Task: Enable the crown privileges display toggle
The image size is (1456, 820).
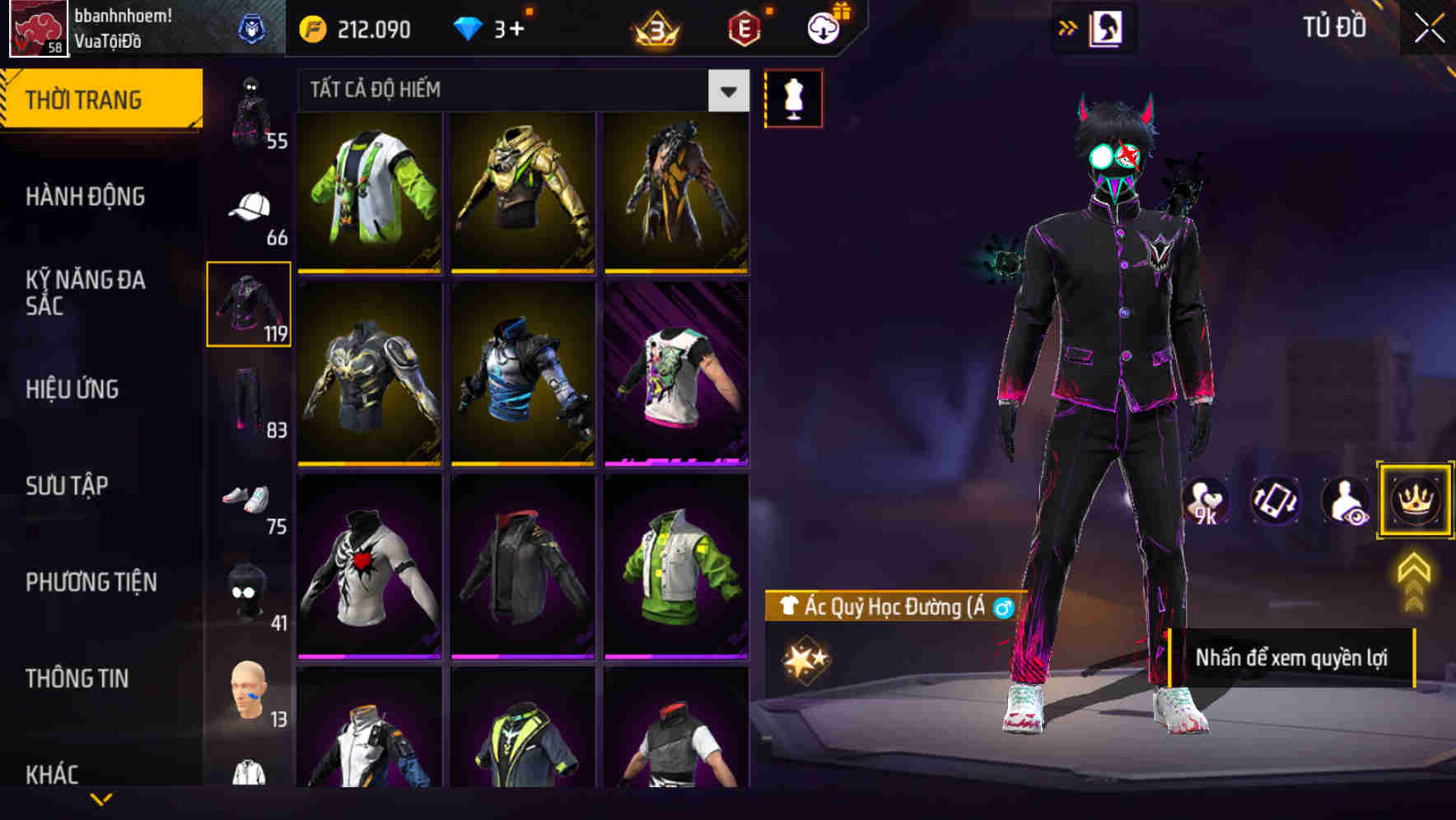Action: click(1415, 500)
